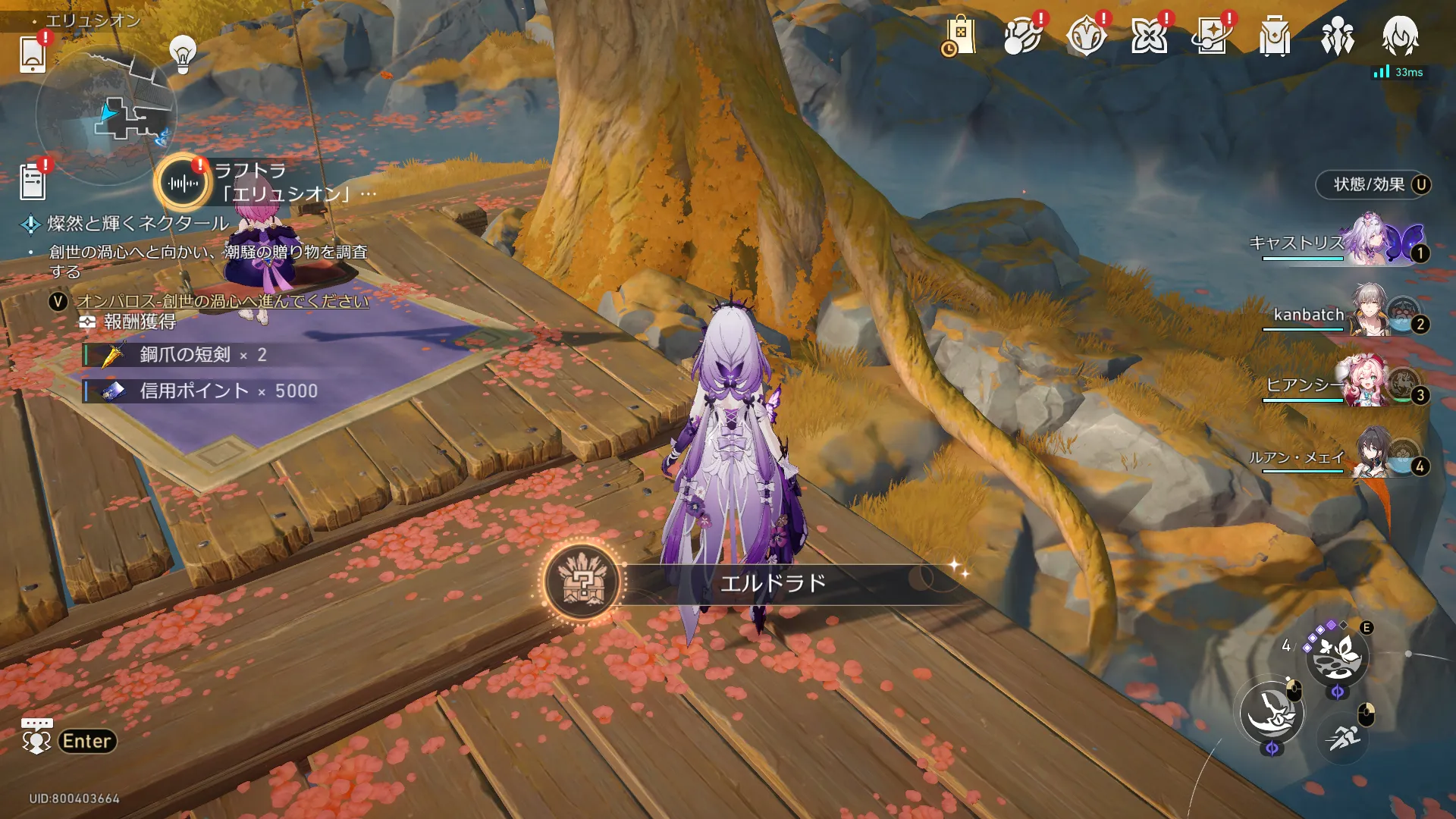1456x819 pixels.
Task: Open the phone menu icon
Action: pos(33,53)
